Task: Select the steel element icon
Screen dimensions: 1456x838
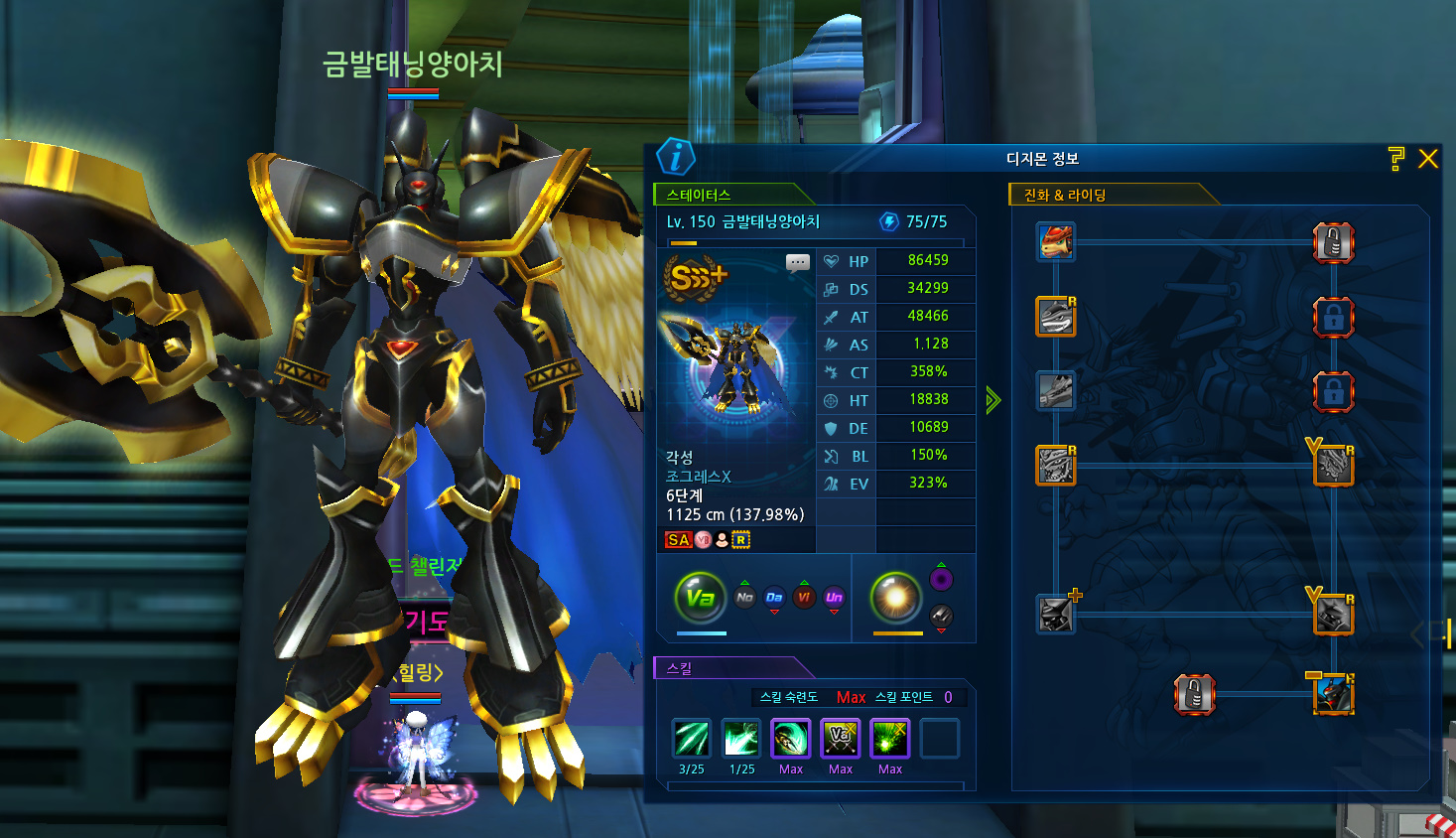Action: pyautogui.click(x=941, y=617)
